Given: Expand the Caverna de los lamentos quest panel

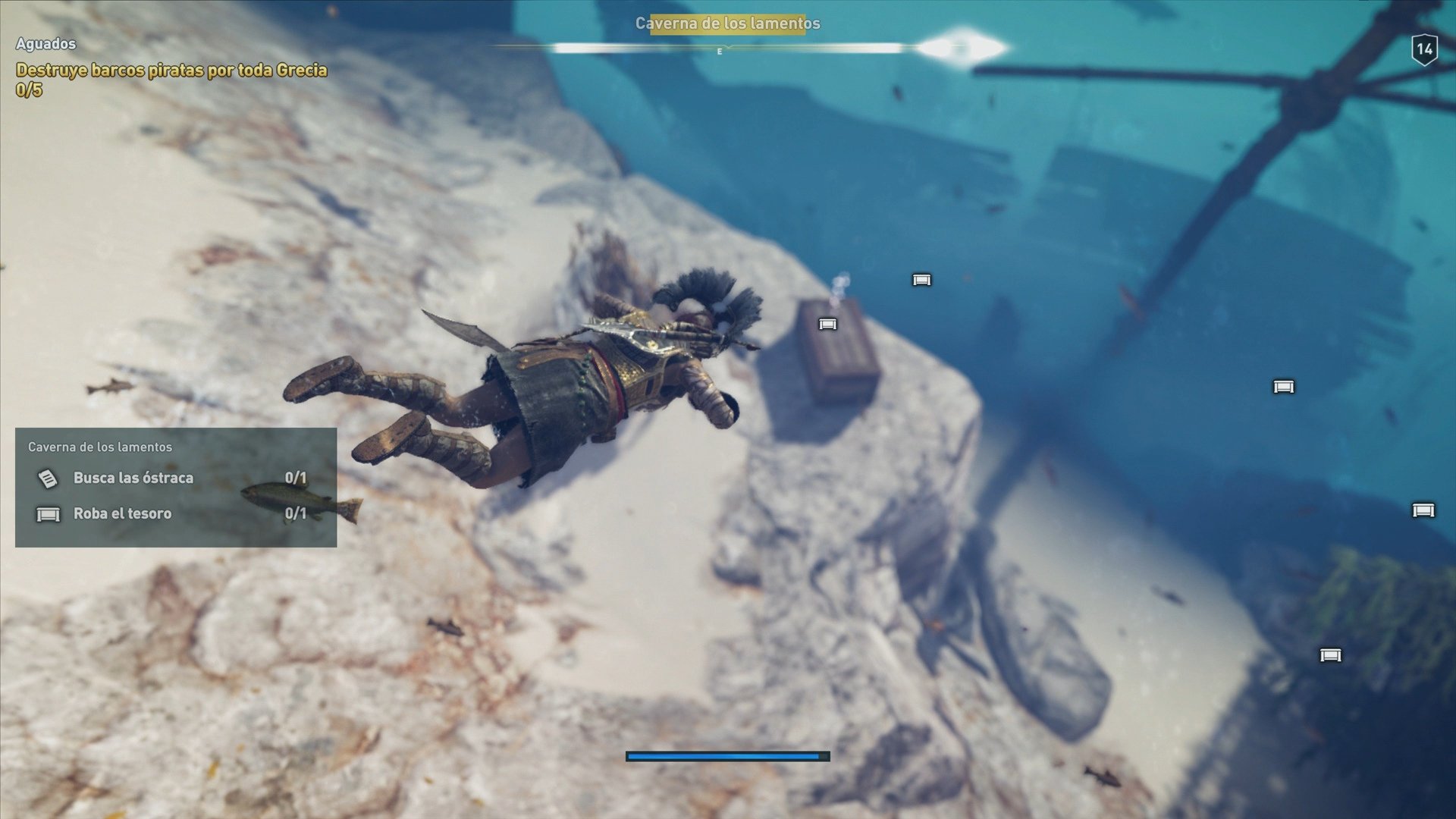Looking at the screenshot, I should [x=101, y=447].
